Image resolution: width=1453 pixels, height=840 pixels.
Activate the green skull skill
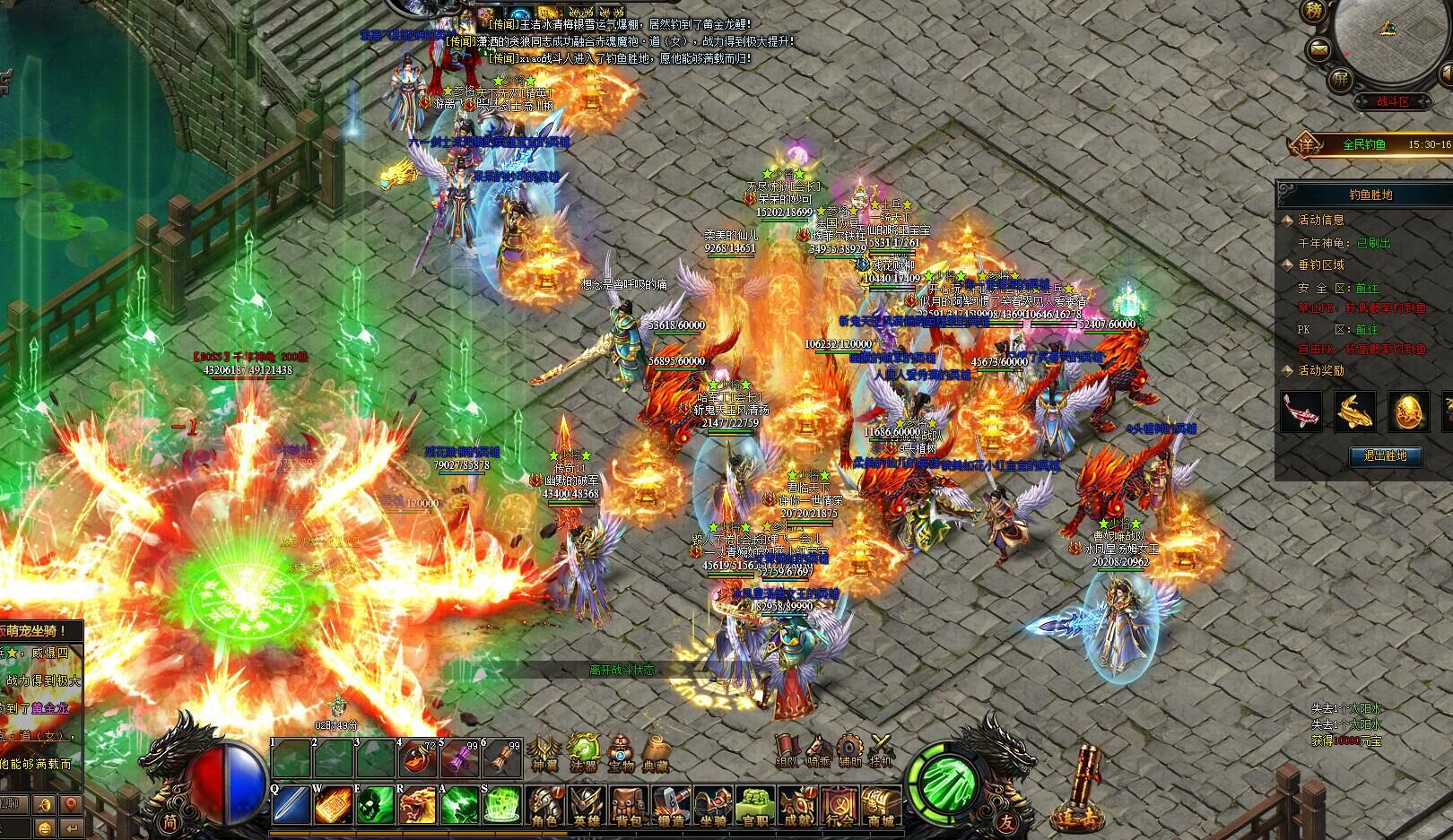pos(375,805)
